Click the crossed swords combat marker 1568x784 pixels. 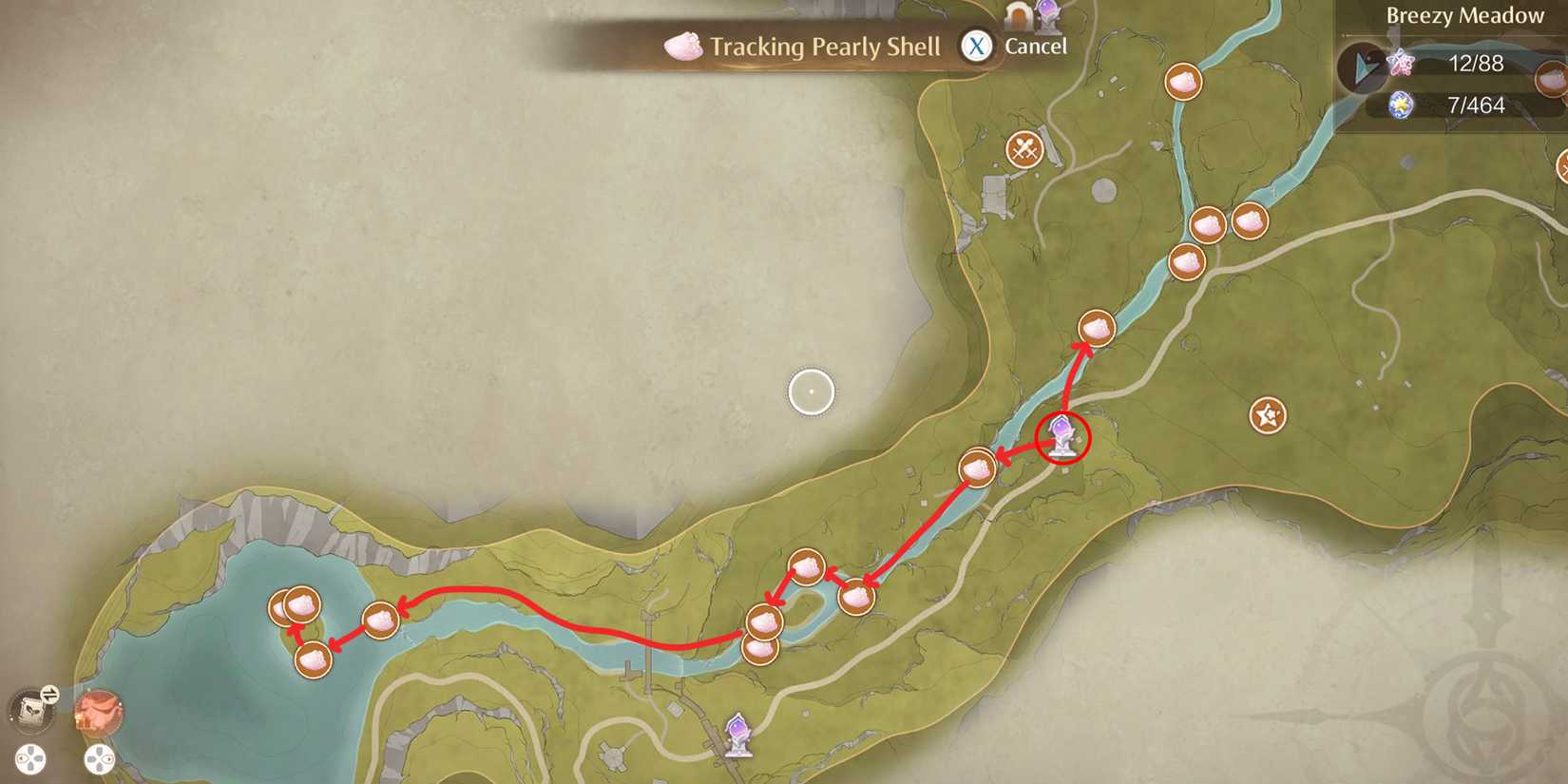(1024, 147)
